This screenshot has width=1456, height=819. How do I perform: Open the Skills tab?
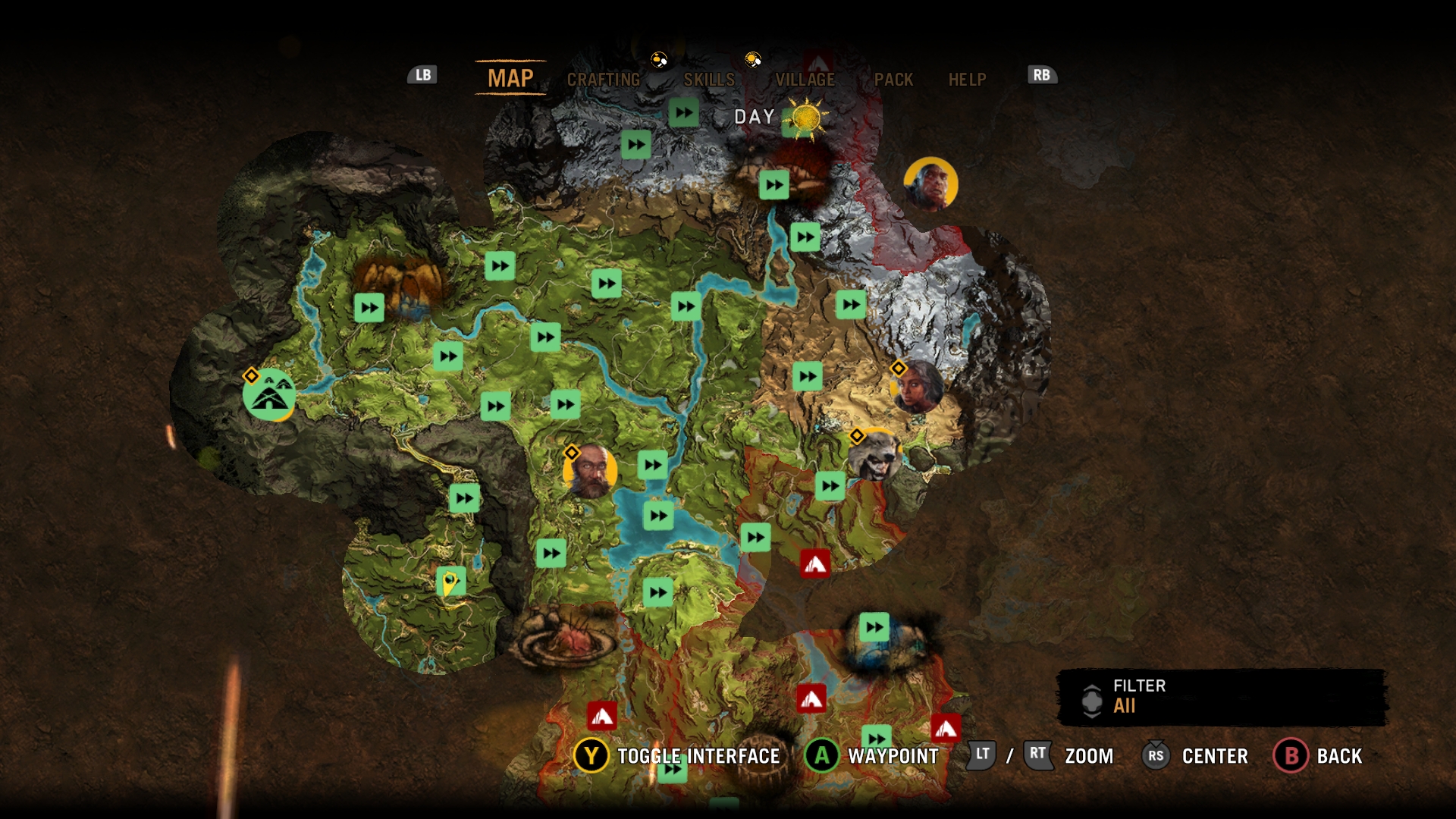tap(709, 80)
